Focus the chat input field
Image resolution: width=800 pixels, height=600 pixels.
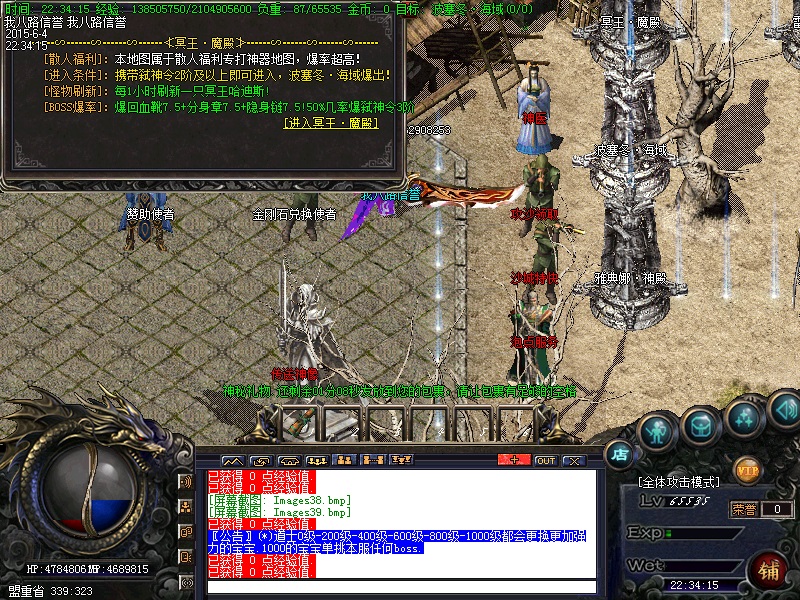[x=400, y=586]
